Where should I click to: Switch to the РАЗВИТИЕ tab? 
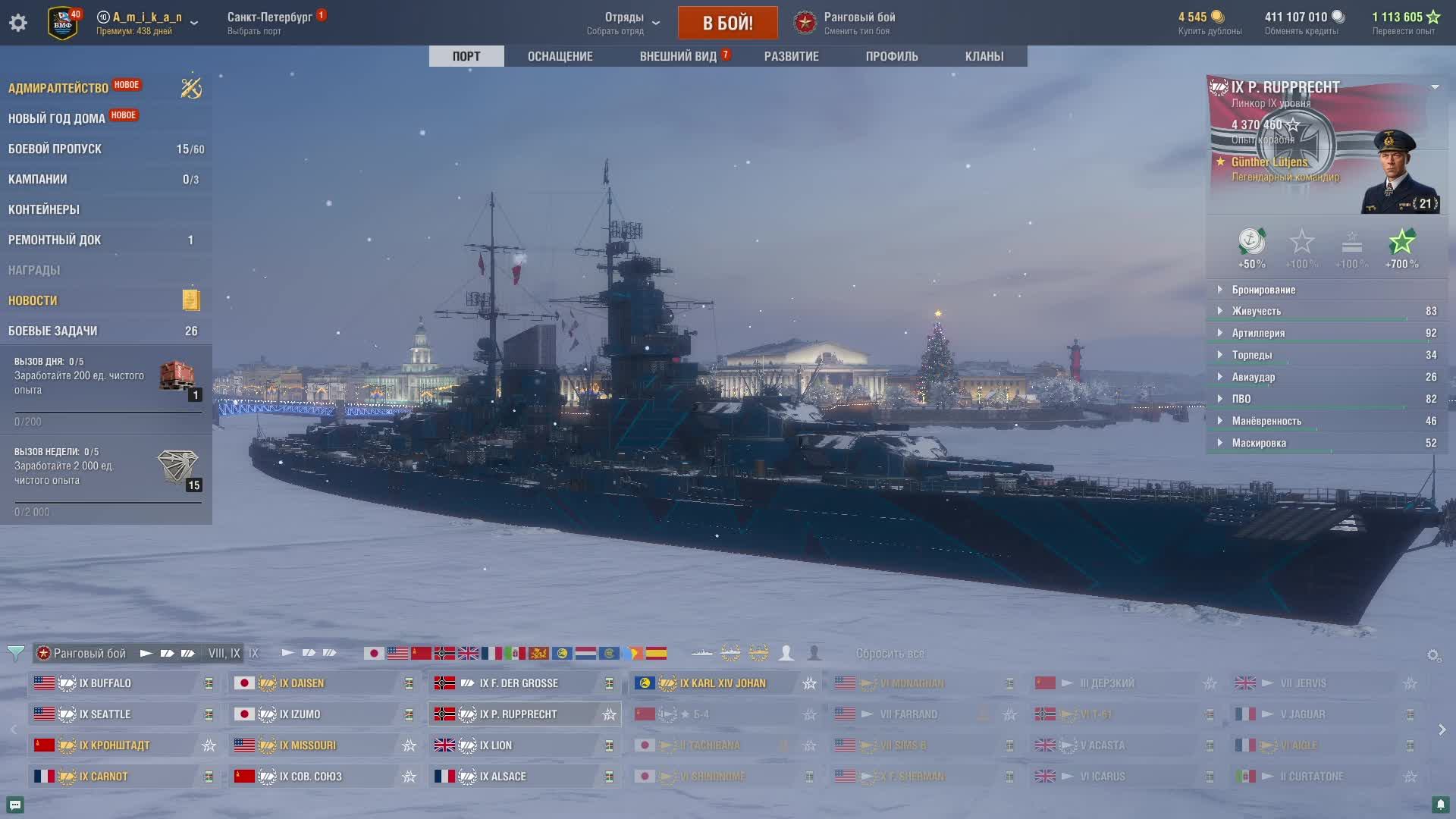pos(791,56)
